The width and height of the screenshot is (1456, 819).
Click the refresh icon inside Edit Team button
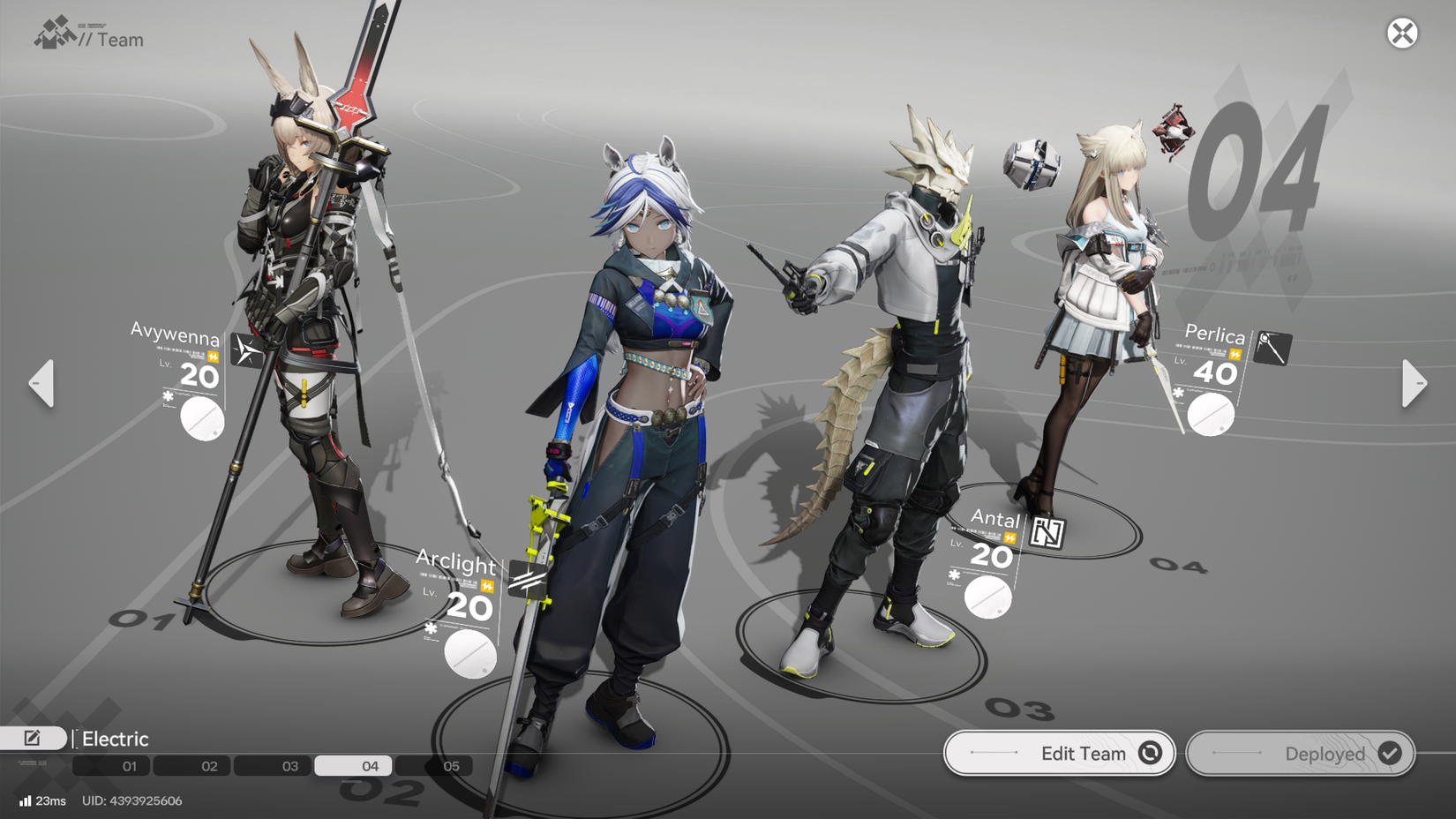1150,753
